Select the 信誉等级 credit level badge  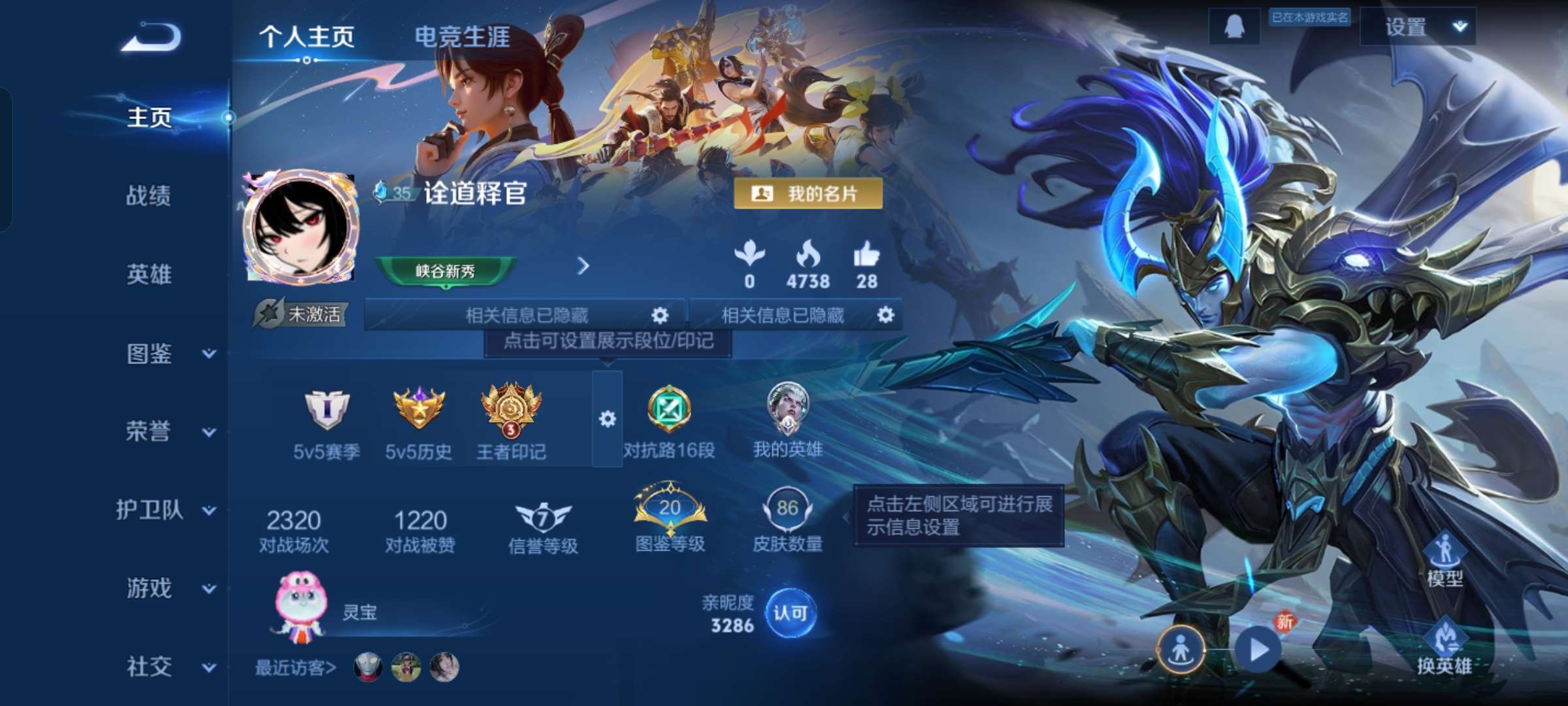540,516
